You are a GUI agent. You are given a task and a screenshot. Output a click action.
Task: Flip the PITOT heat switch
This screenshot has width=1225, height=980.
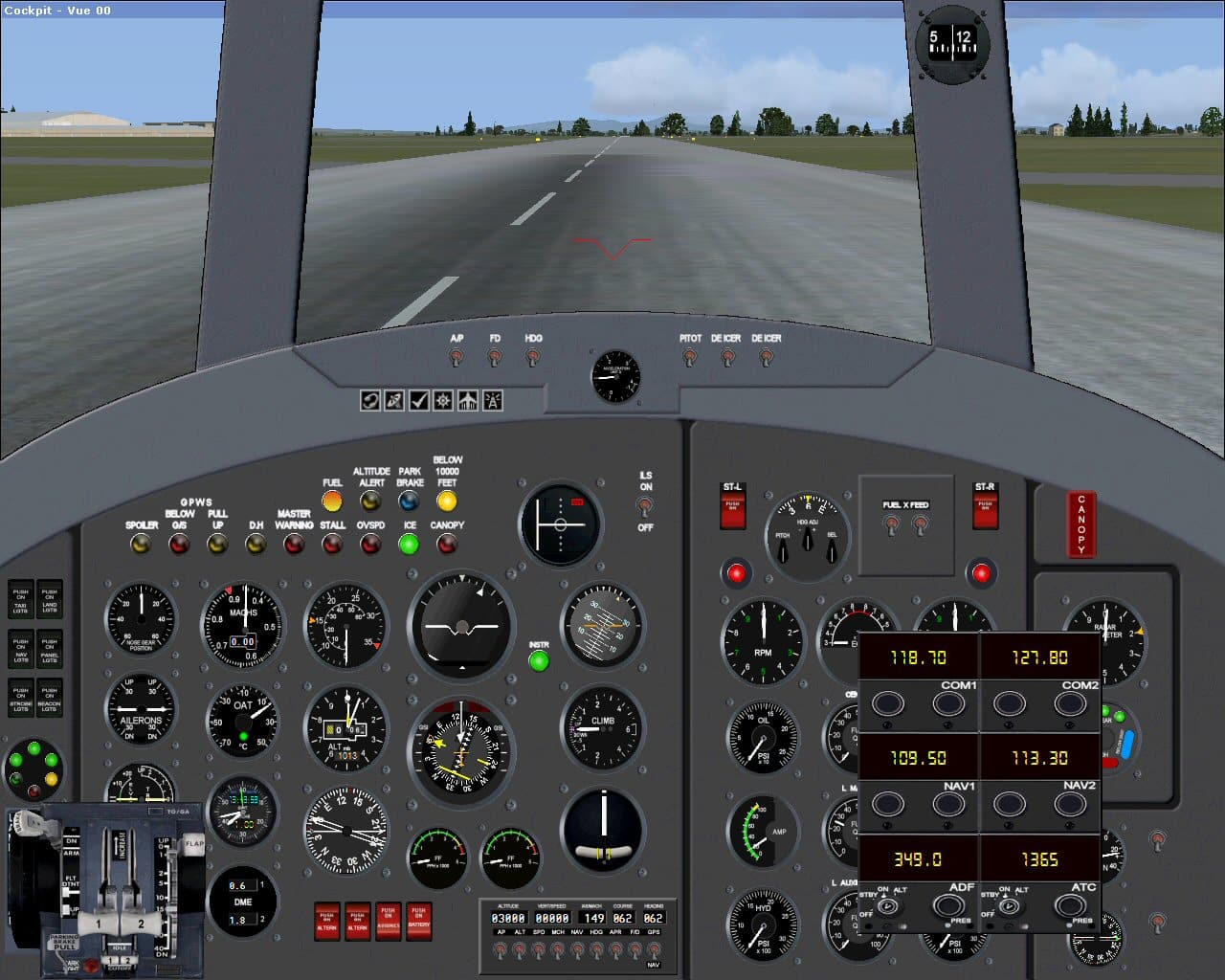tap(689, 355)
